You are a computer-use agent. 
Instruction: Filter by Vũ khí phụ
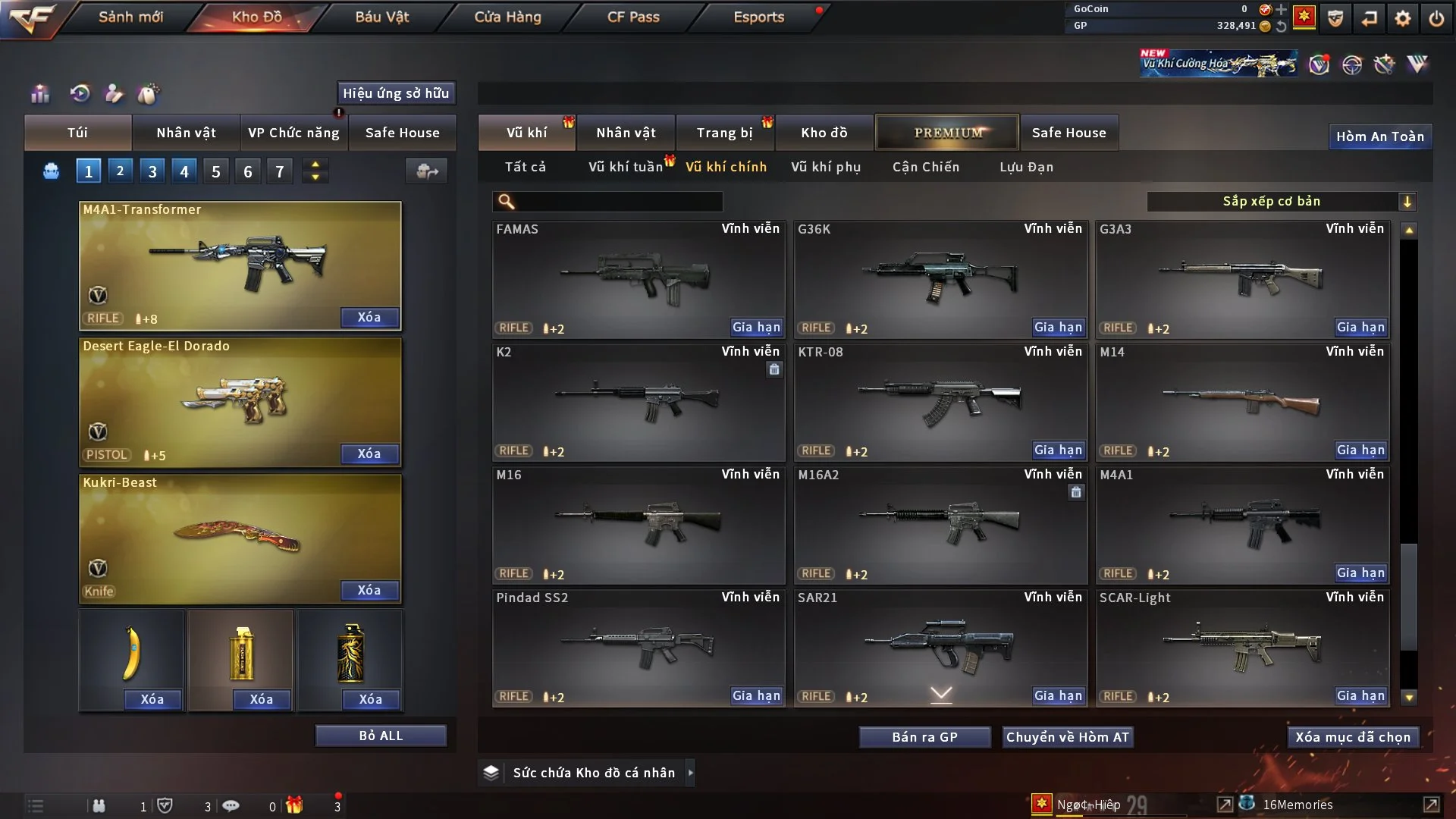pos(825,167)
